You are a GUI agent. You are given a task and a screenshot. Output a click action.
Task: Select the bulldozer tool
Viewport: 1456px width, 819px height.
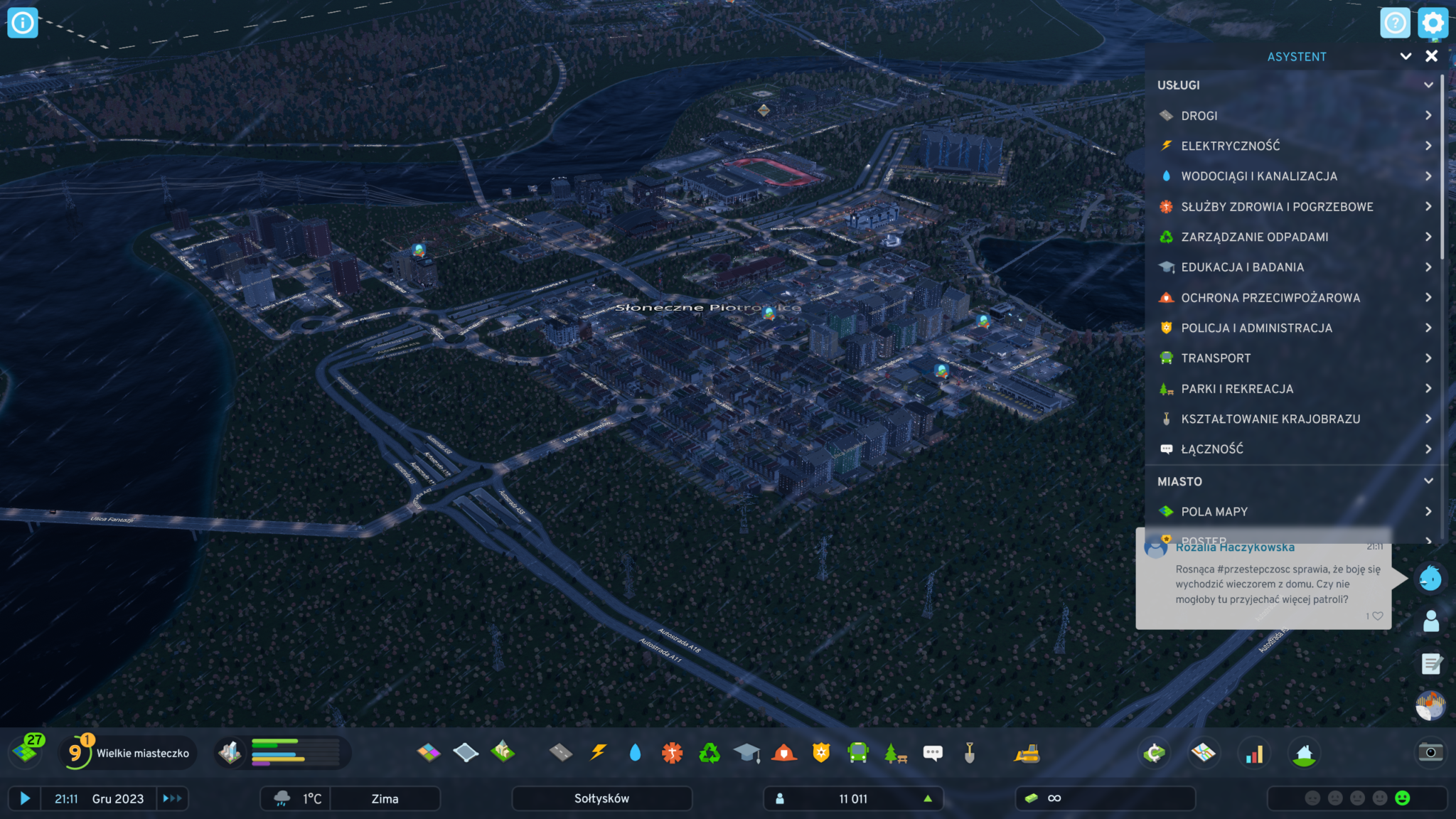1027,753
